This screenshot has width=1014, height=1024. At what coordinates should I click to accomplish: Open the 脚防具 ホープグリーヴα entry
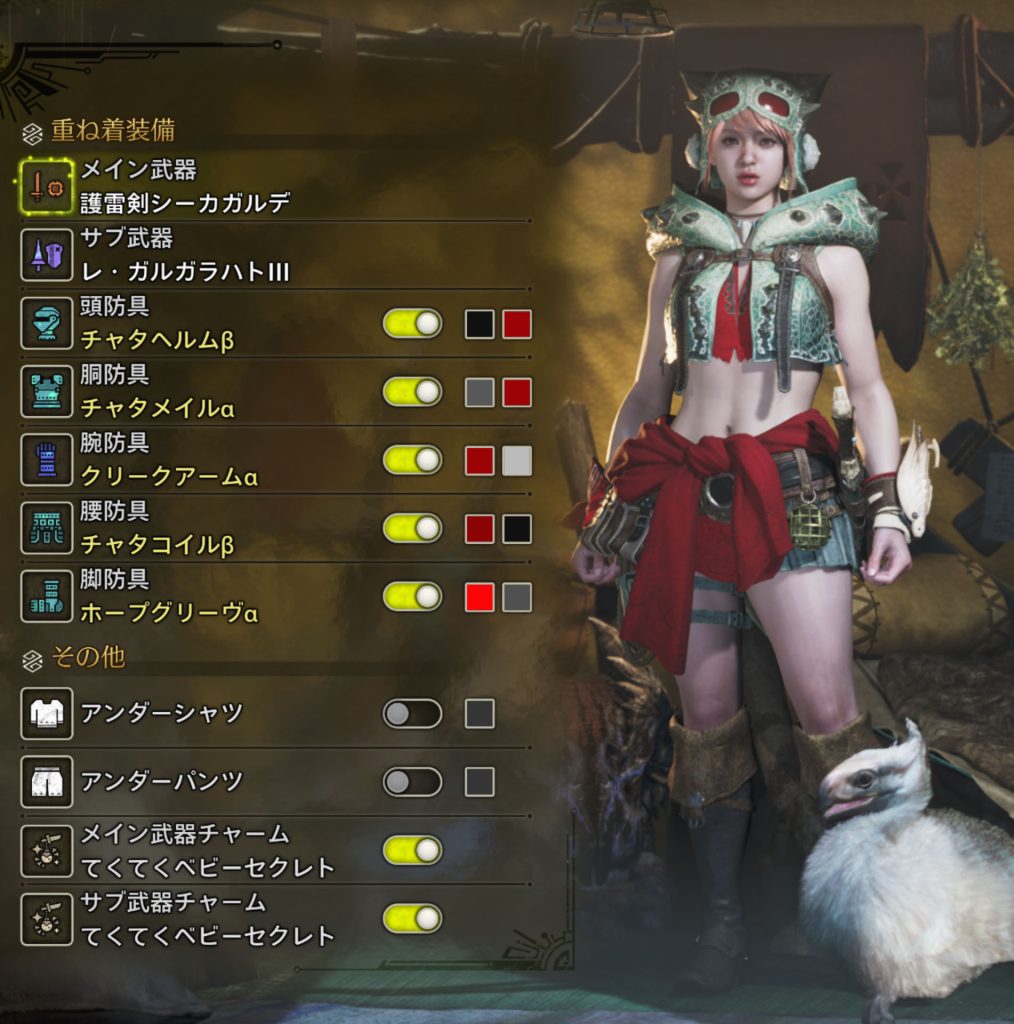[168, 596]
